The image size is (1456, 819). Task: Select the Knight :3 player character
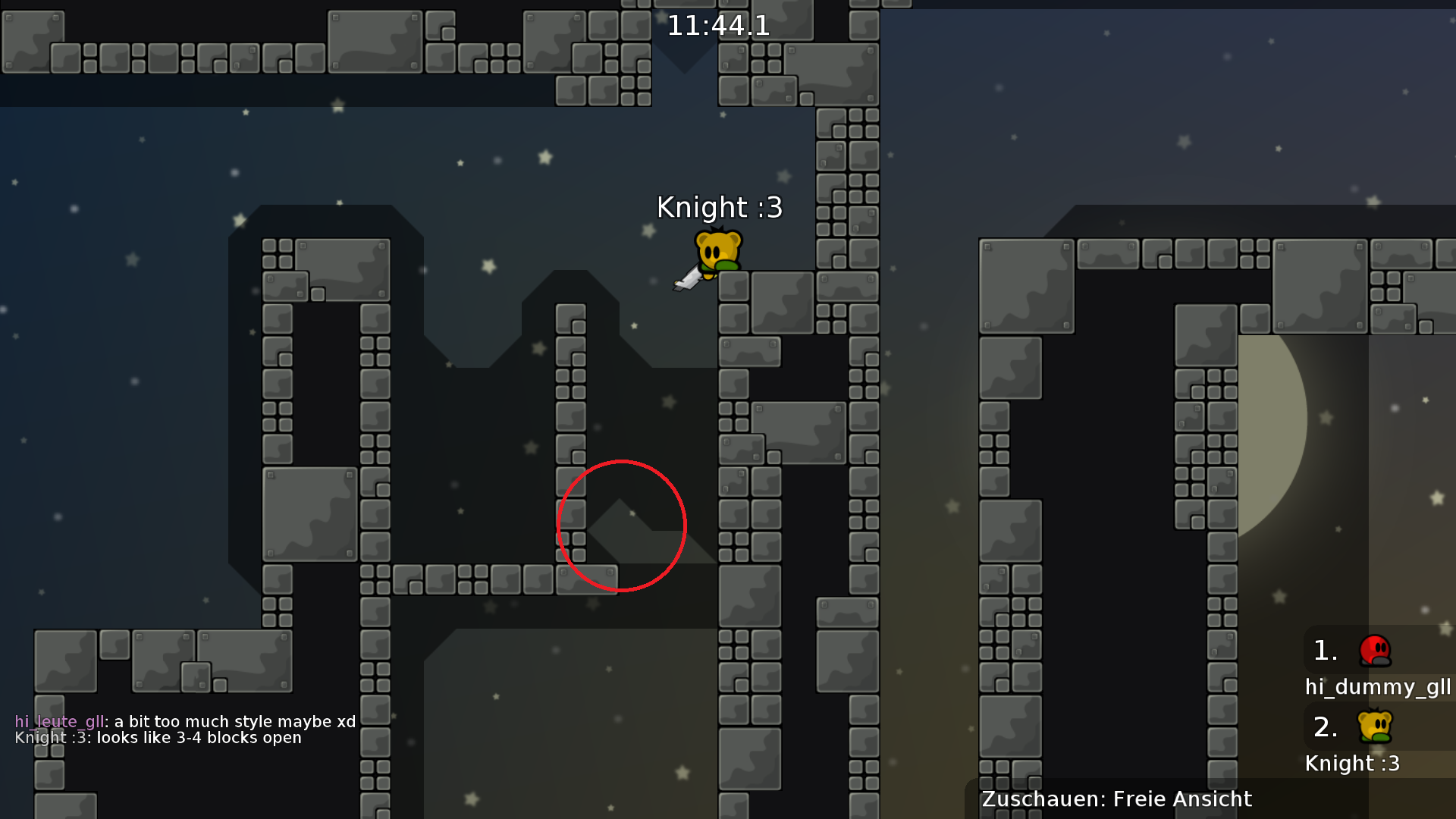719,250
